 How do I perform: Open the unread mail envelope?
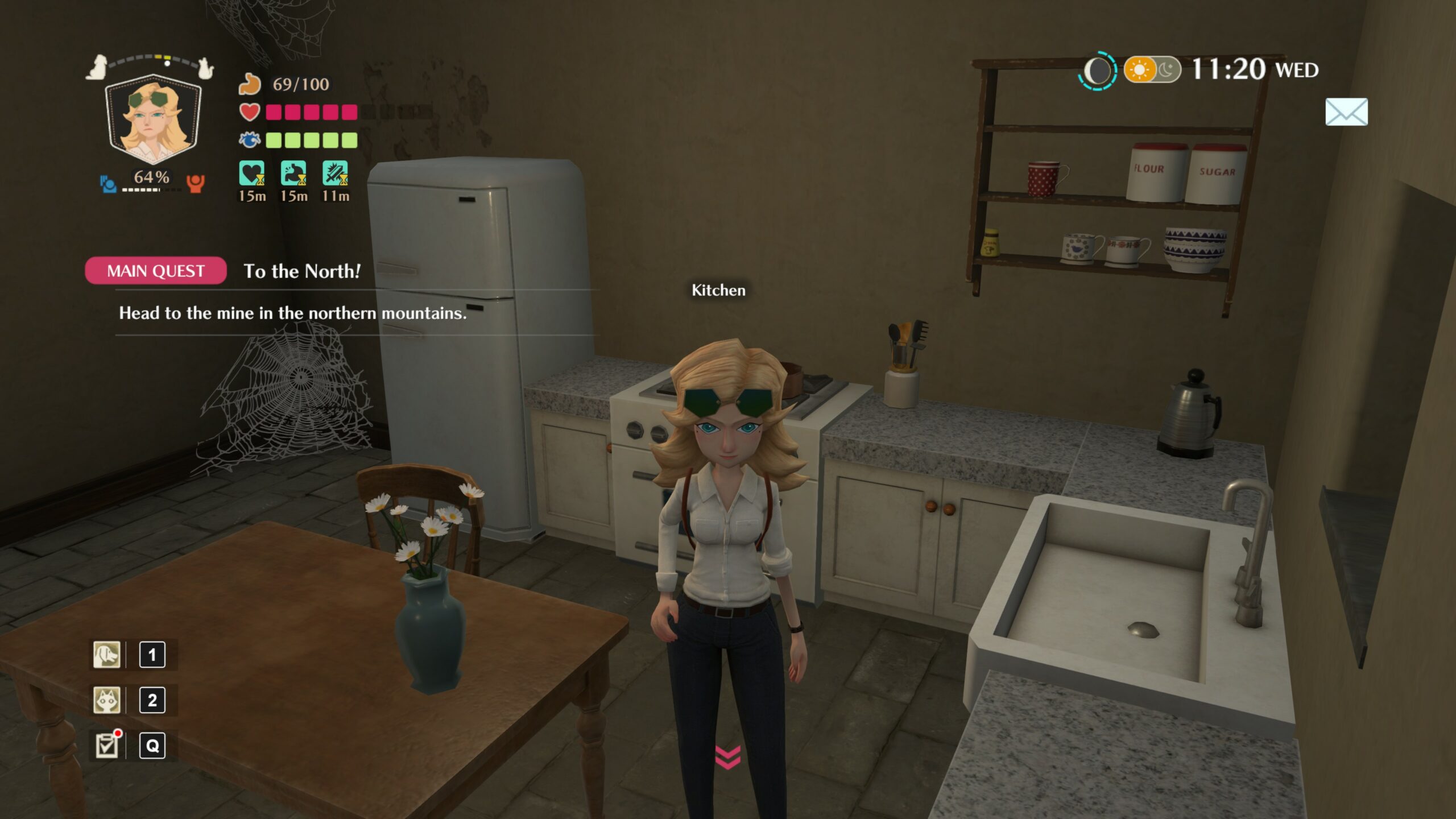point(1346,112)
